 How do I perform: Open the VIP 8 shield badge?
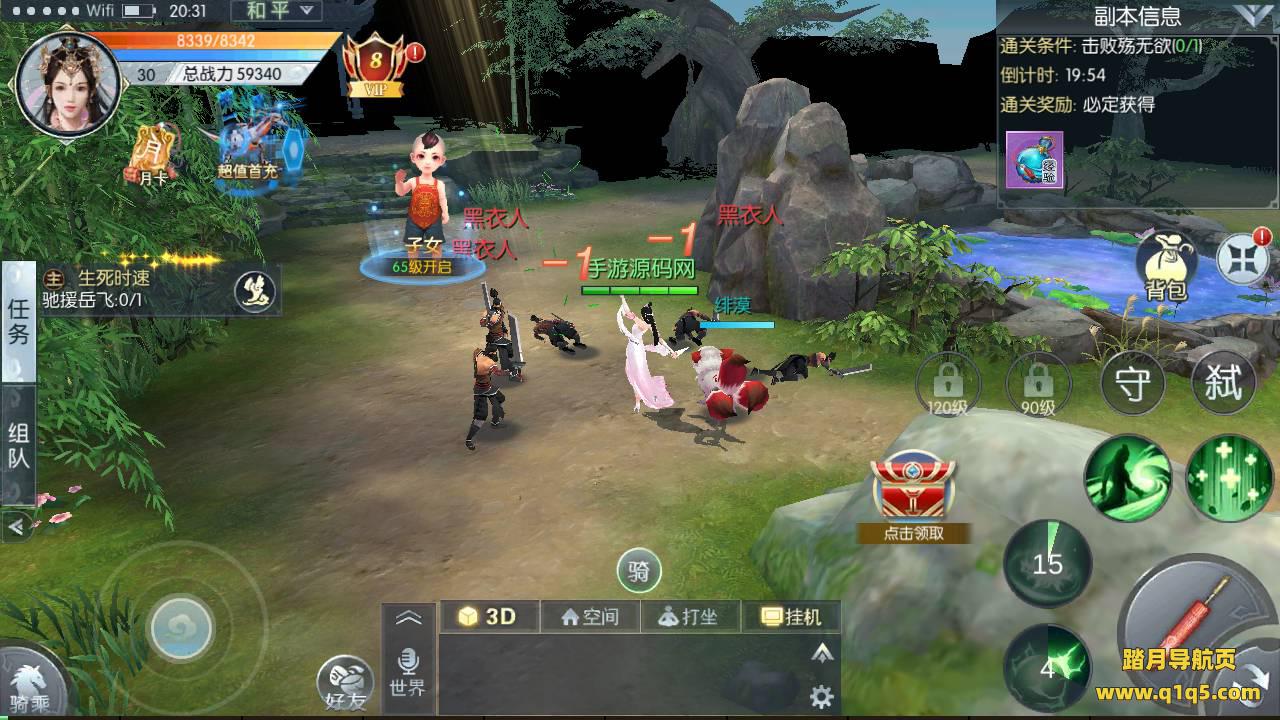(376, 62)
